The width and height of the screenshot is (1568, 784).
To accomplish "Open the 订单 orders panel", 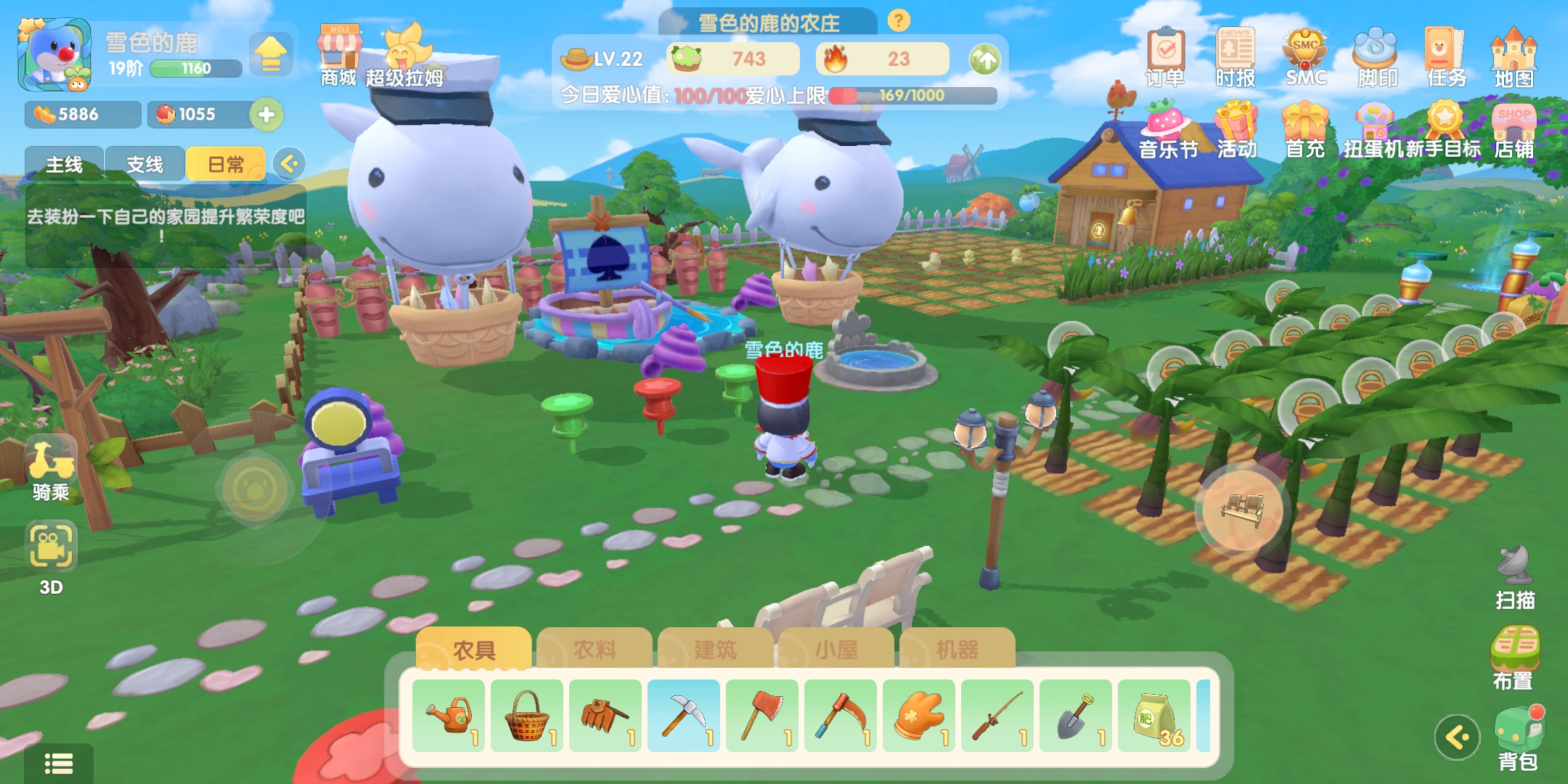I will [1166, 57].
